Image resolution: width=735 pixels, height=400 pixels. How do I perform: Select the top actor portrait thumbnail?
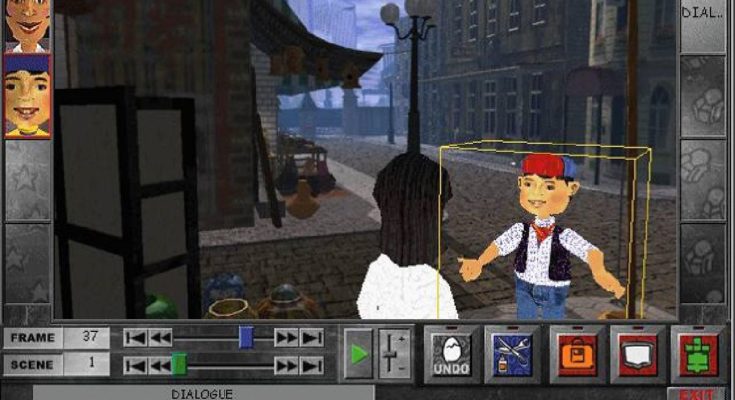click(x=26, y=24)
